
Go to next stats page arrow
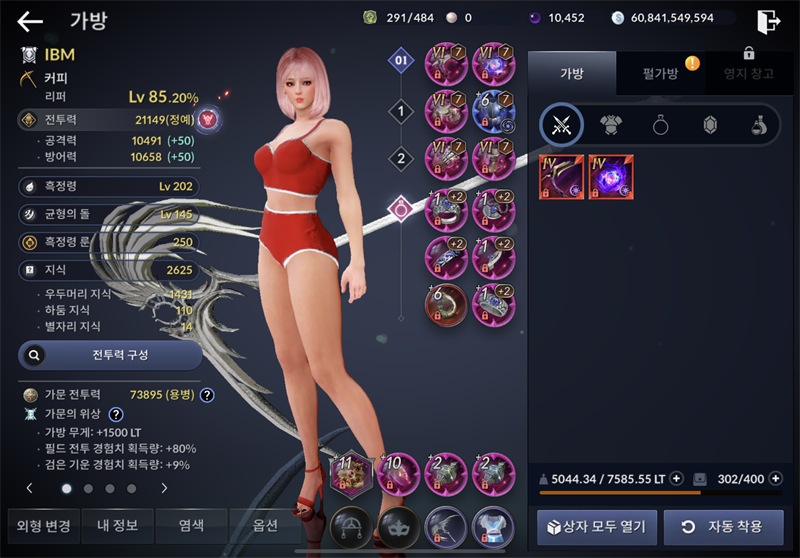(x=164, y=489)
